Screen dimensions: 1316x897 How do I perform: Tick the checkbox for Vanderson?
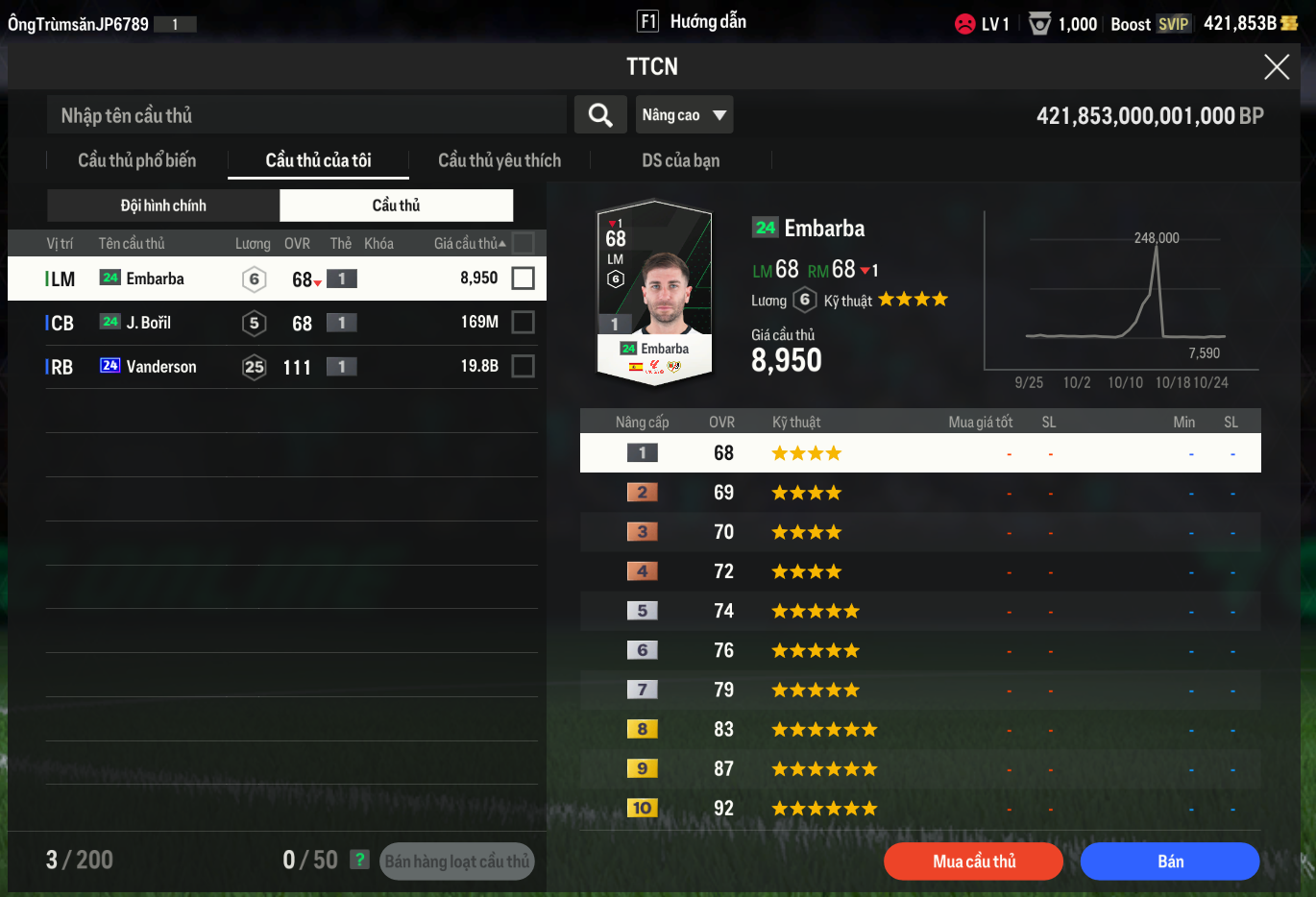pos(524,367)
